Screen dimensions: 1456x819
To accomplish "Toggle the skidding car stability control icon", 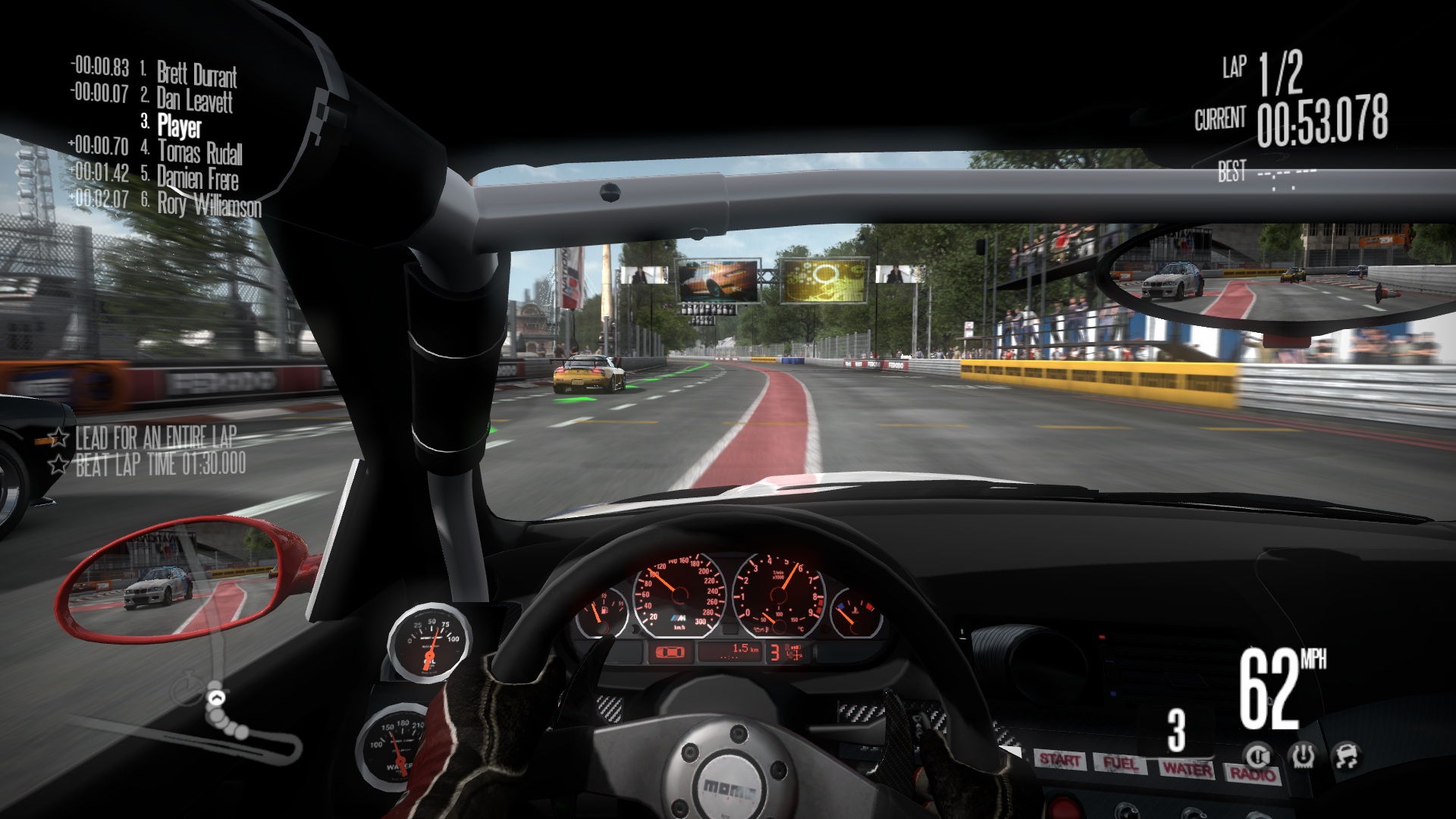I will [1347, 755].
